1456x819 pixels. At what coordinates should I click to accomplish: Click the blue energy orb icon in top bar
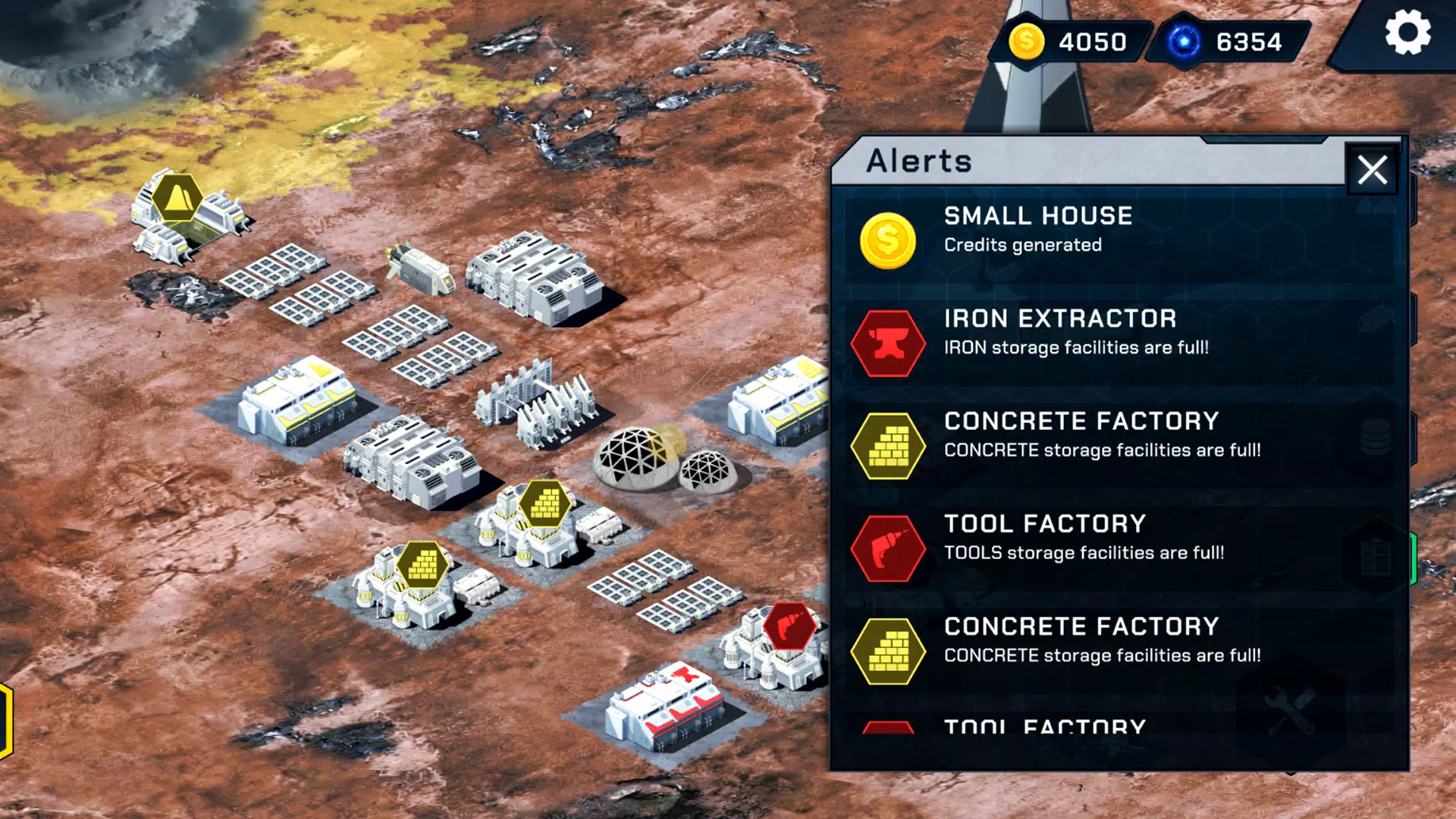point(1183,42)
